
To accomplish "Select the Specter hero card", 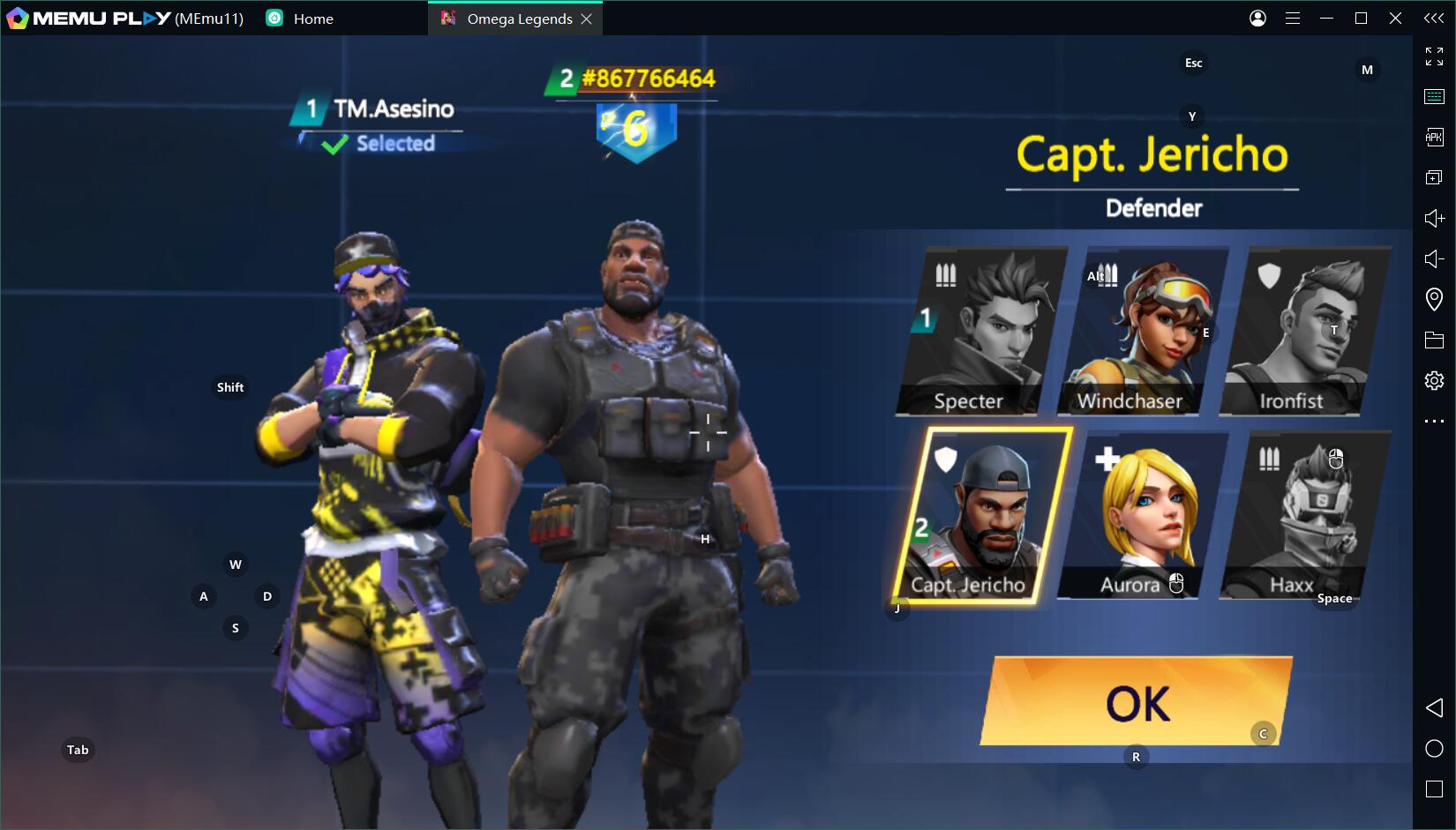I will [x=981, y=332].
